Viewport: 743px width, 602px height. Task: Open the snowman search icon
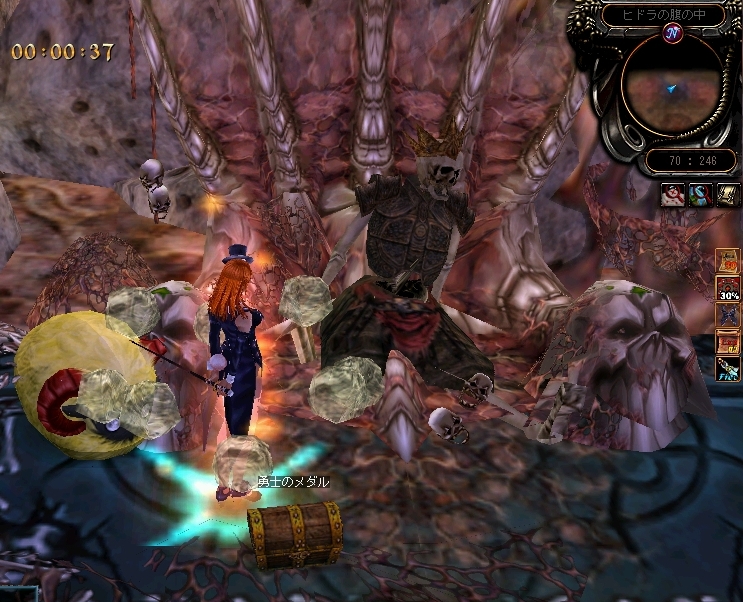(673, 195)
